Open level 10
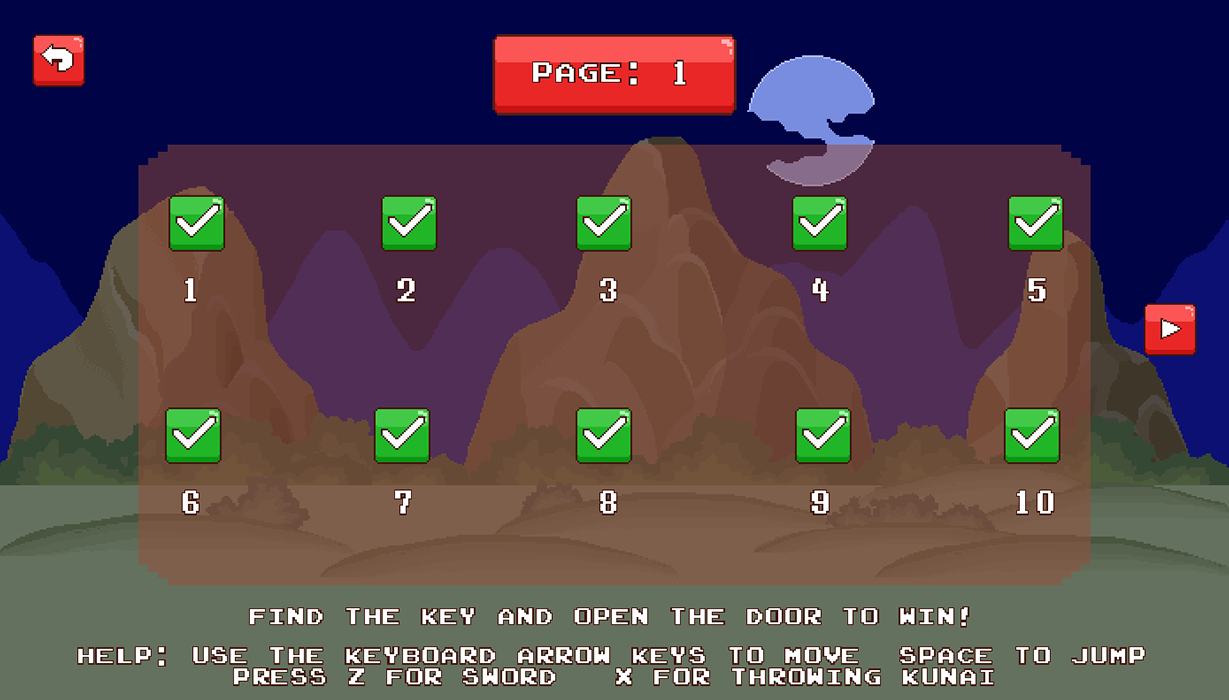This screenshot has width=1229, height=700. coord(1032,436)
